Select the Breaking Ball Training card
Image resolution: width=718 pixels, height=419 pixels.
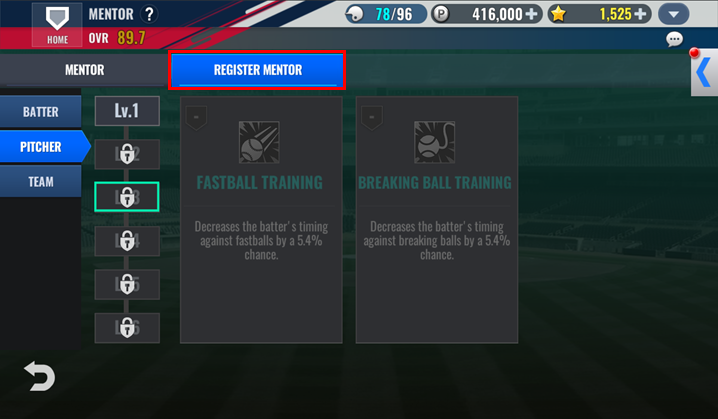click(x=434, y=220)
